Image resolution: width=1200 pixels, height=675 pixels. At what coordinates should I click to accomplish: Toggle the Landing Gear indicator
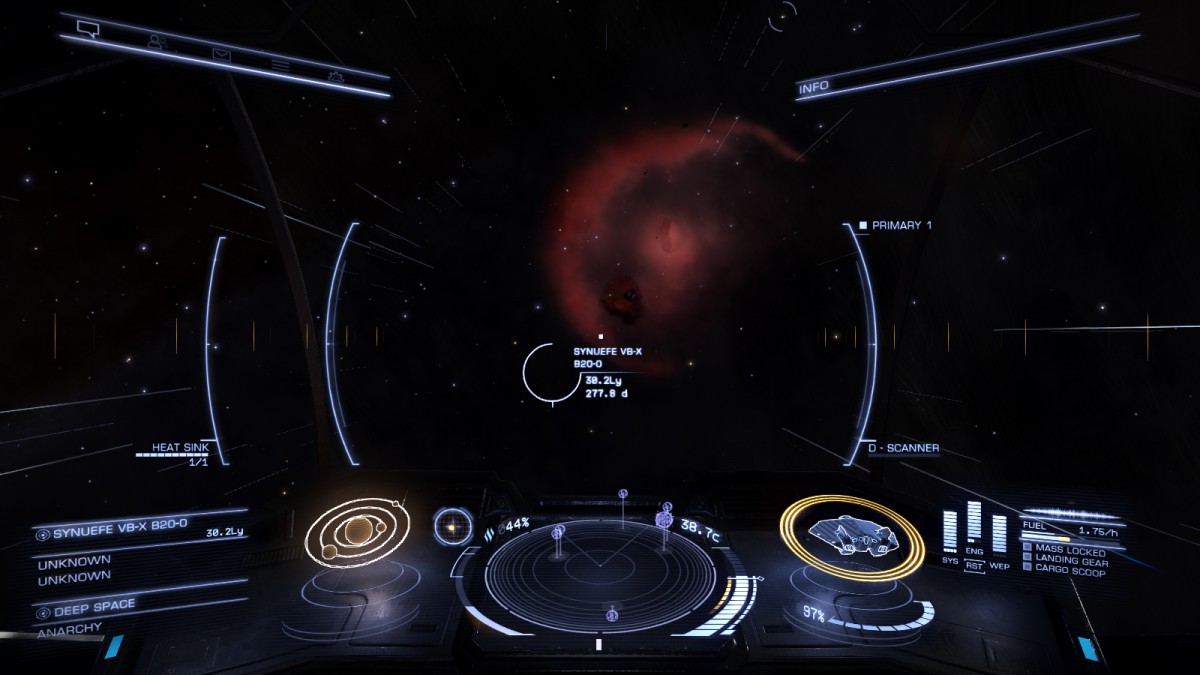coord(1064,561)
